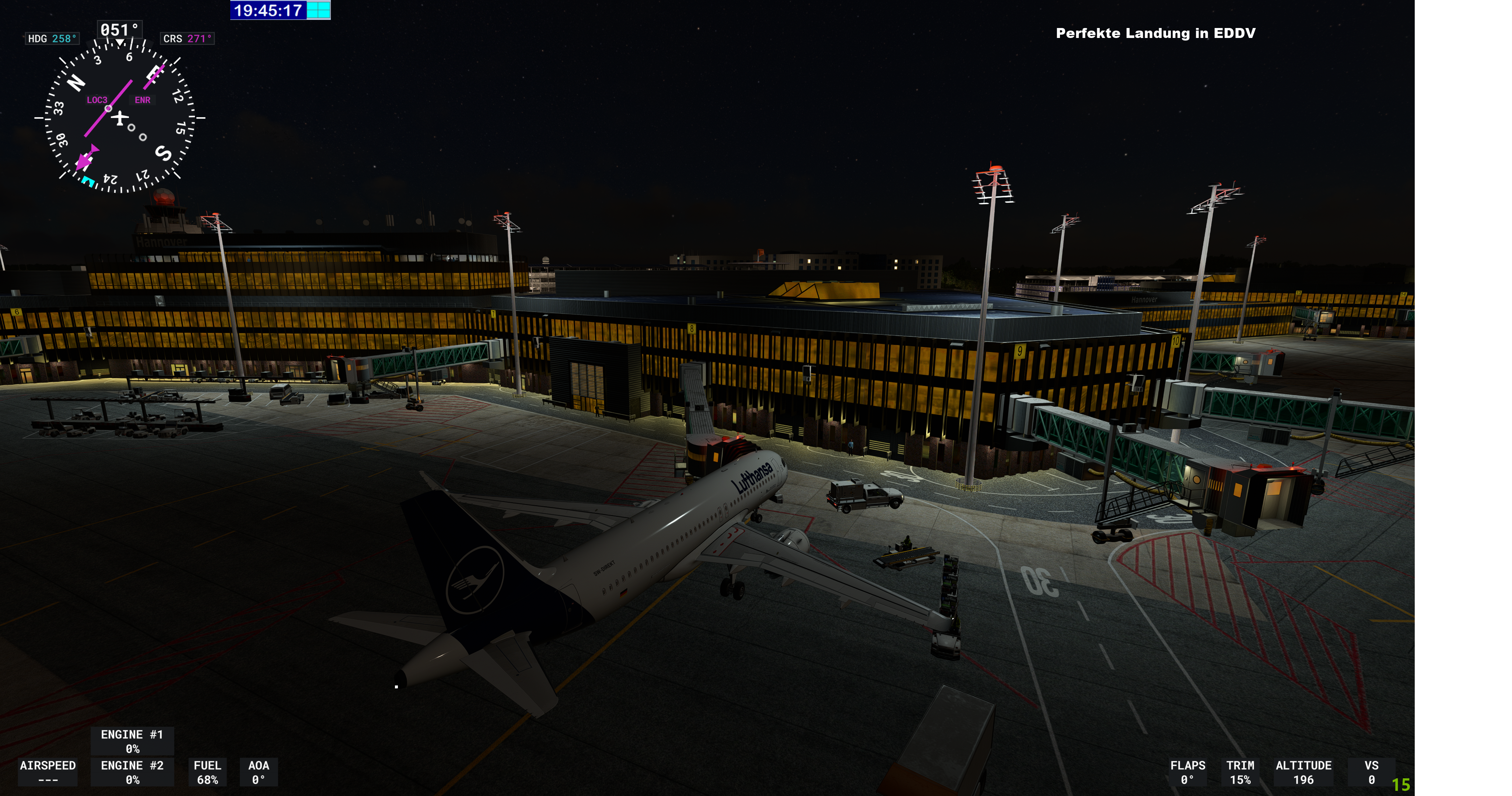
Task: Click the heading compass rose instrument
Action: tap(120, 118)
